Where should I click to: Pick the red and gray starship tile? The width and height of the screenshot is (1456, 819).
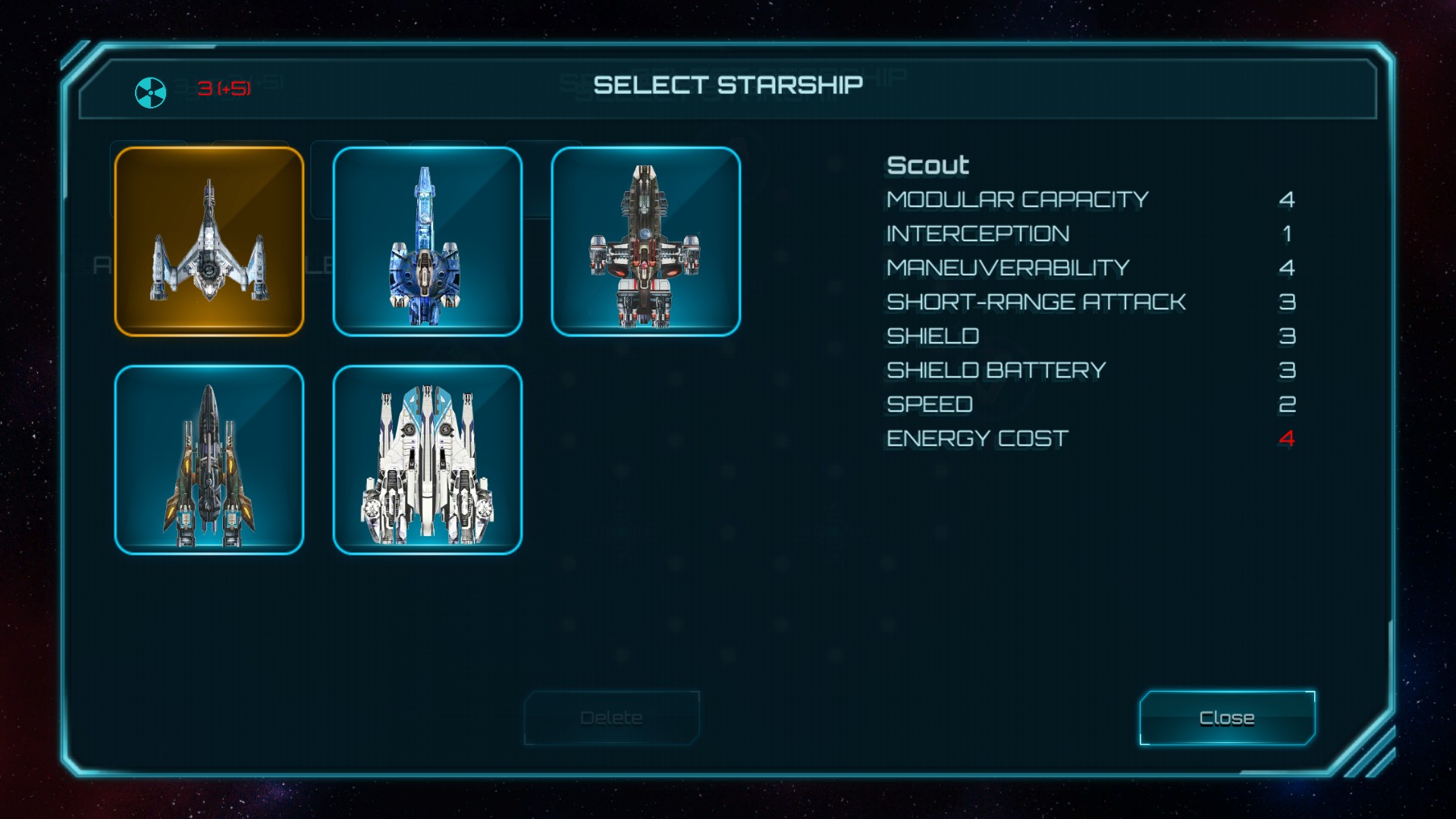point(646,241)
